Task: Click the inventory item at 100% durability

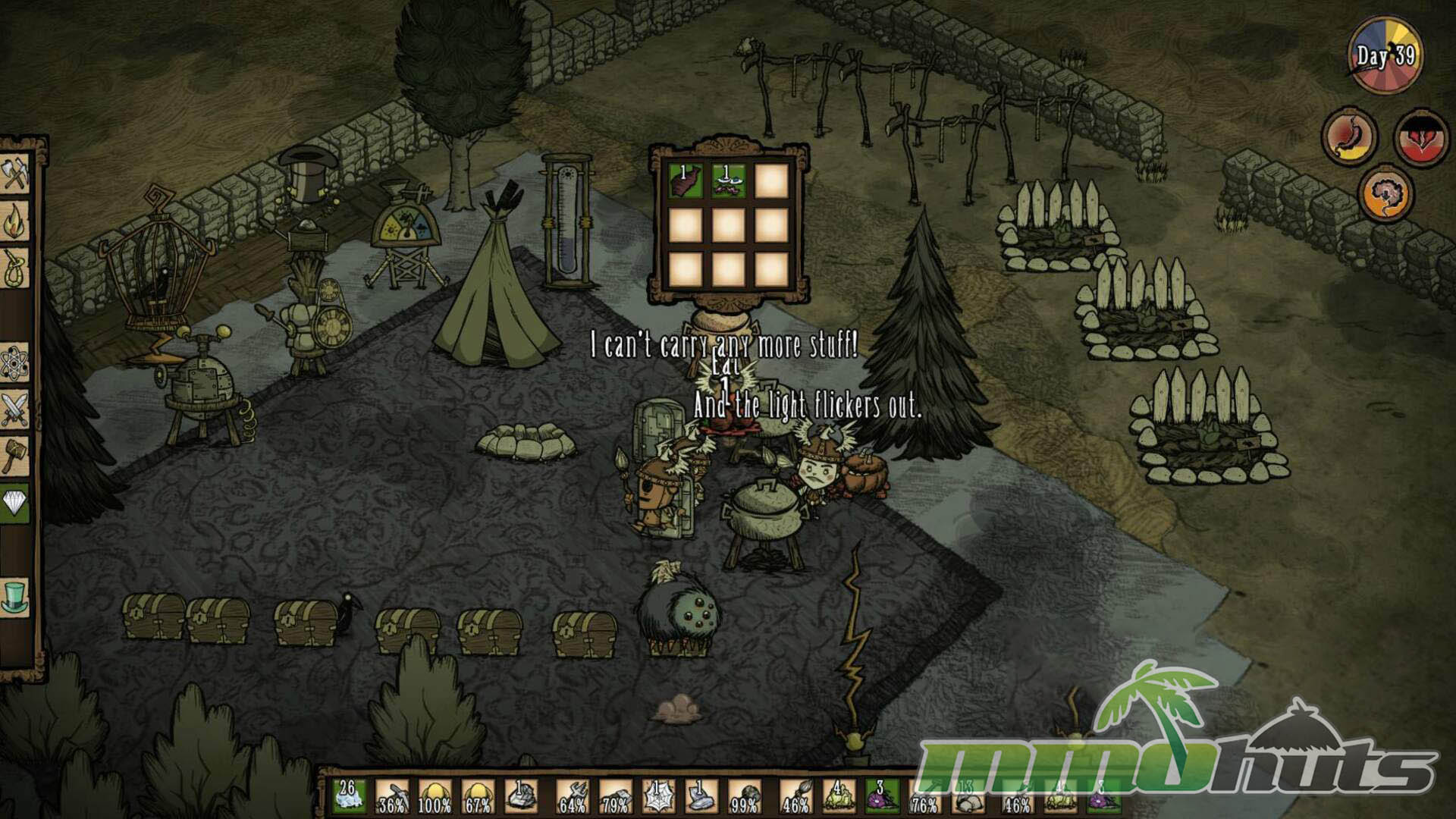Action: pos(435,797)
